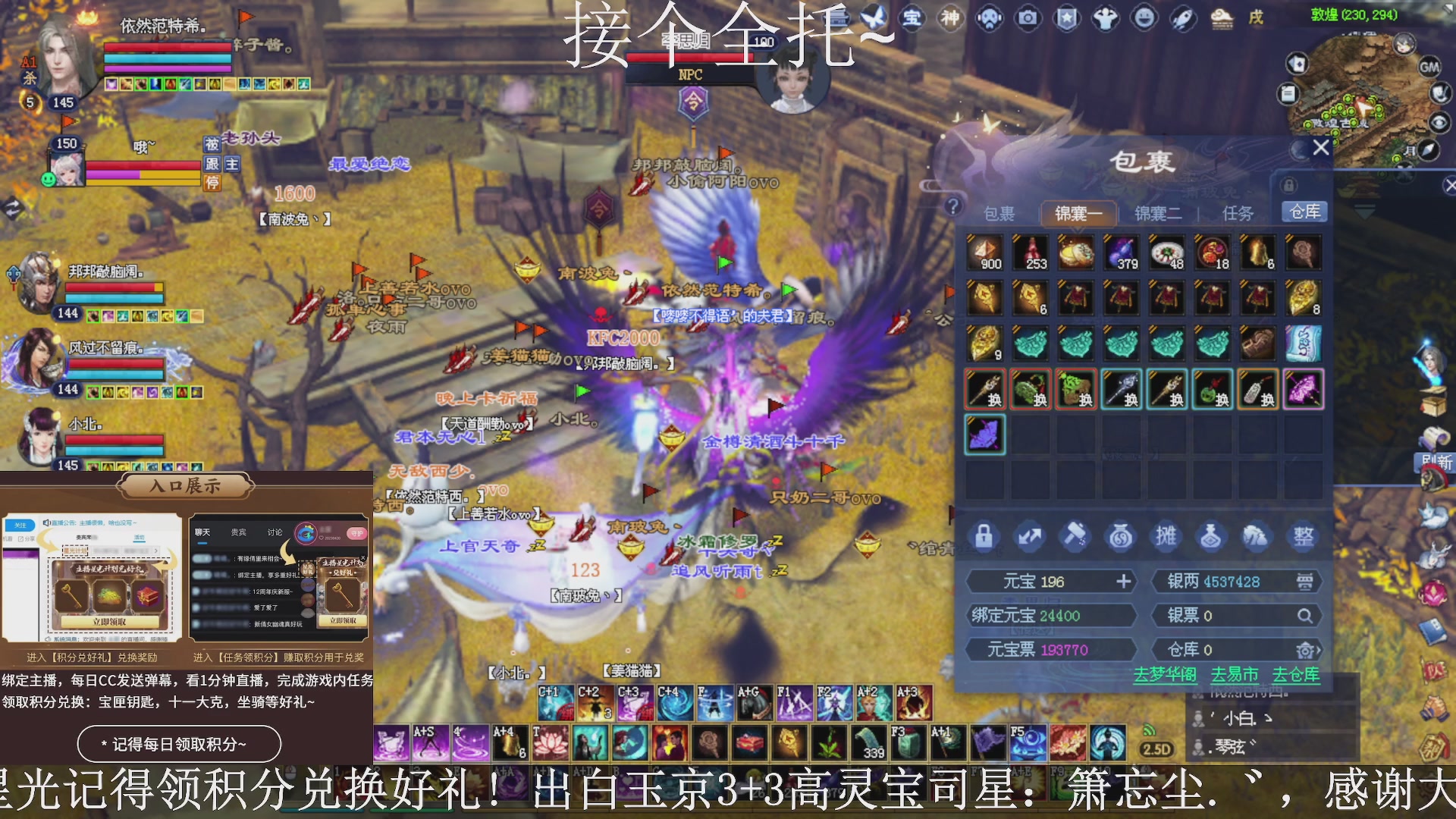Select the lock bag icon in the package panel
The width and height of the screenshot is (1456, 819).
pyautogui.click(x=984, y=536)
